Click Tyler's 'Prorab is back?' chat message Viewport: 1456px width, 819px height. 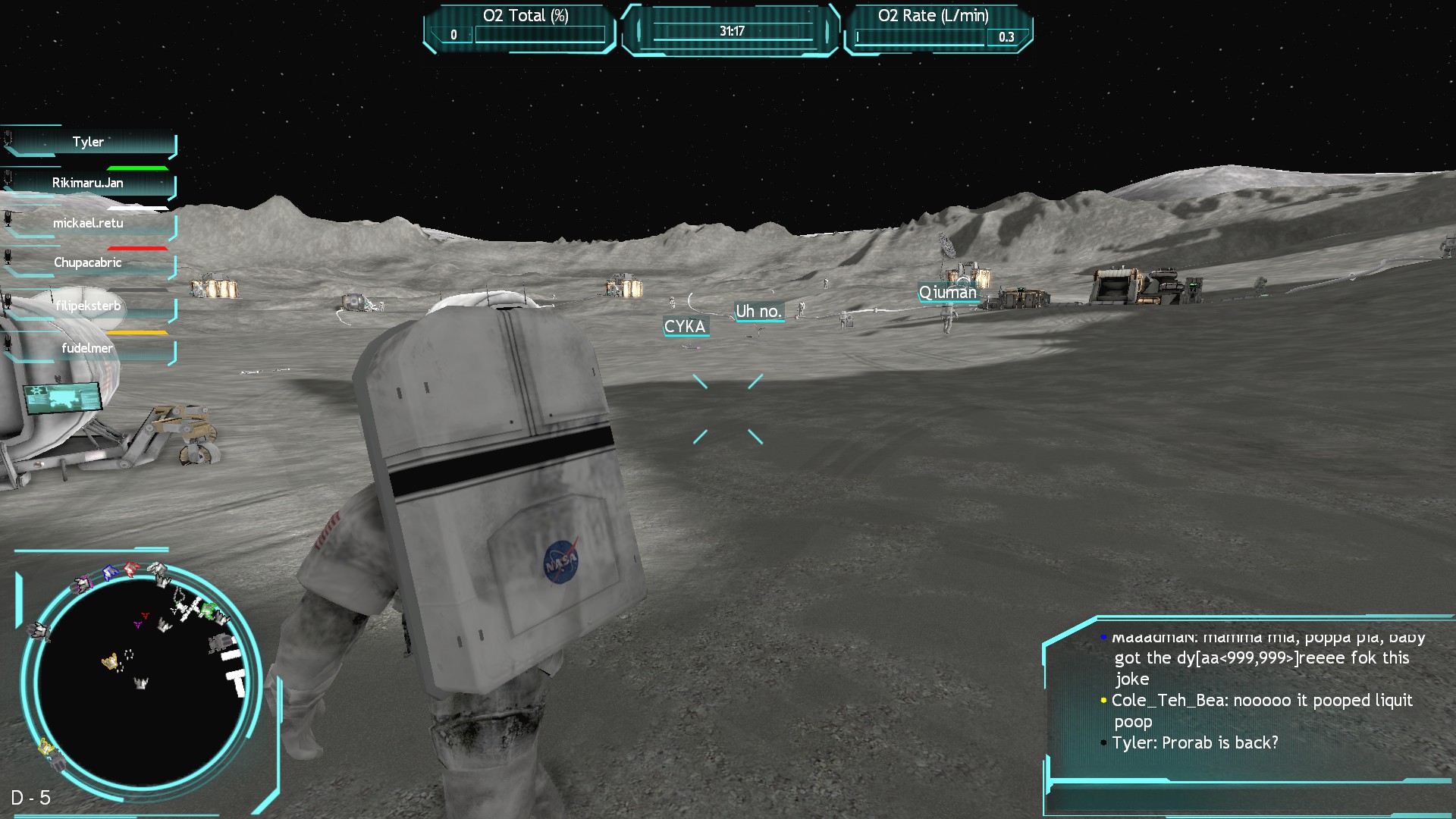point(1196,744)
